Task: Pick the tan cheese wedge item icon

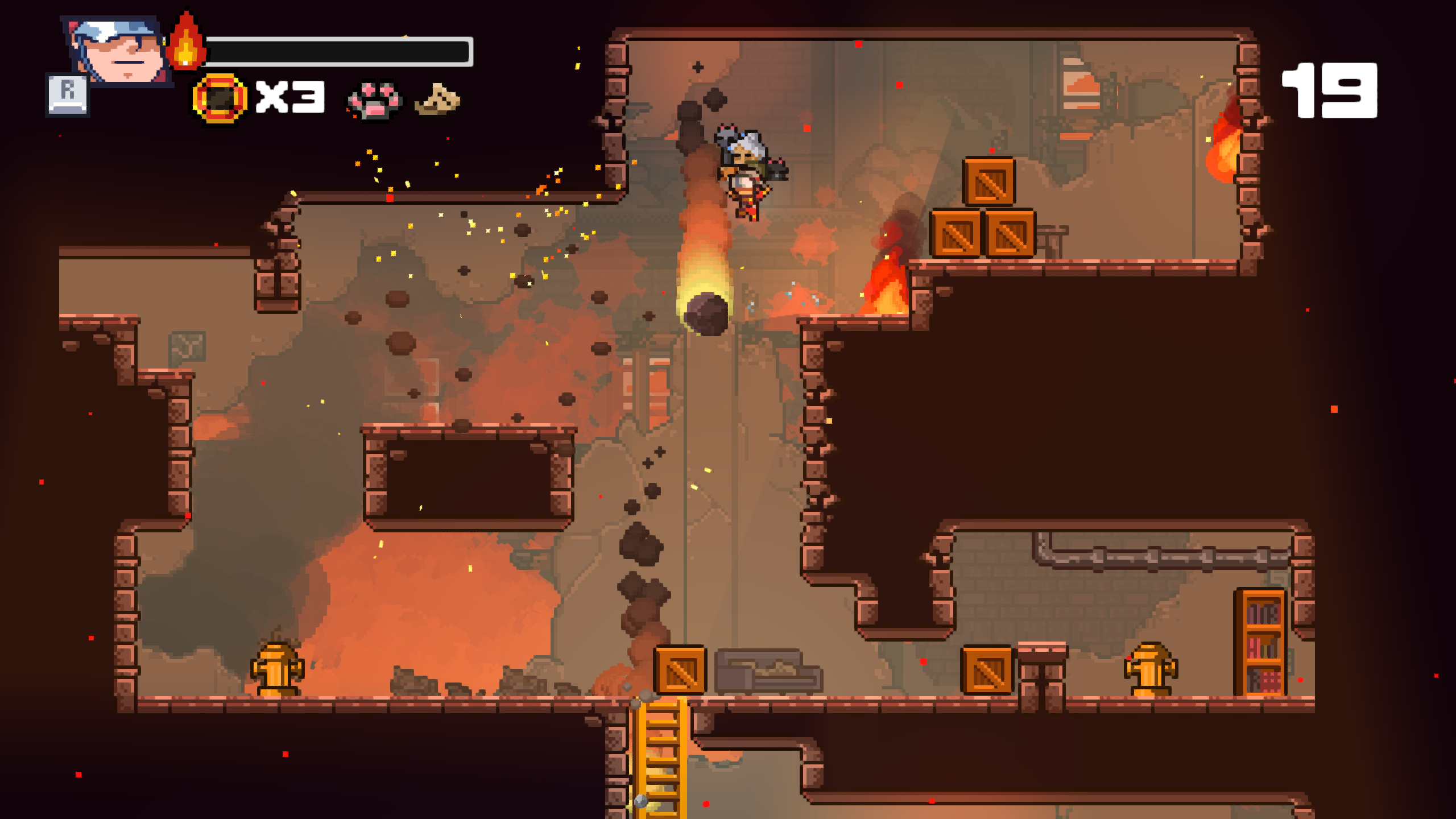Action: click(437, 100)
